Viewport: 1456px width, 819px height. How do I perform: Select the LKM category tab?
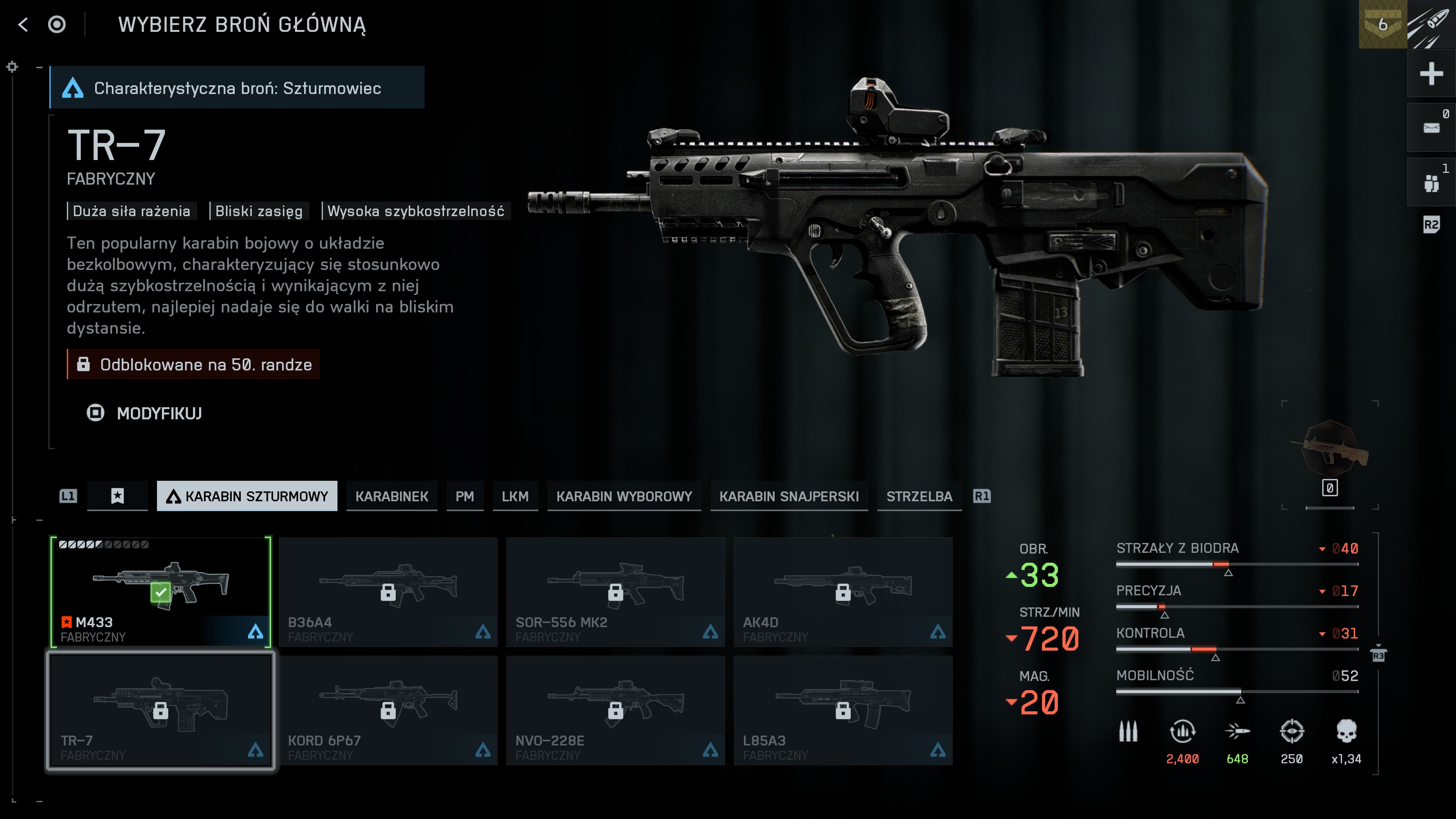click(515, 496)
